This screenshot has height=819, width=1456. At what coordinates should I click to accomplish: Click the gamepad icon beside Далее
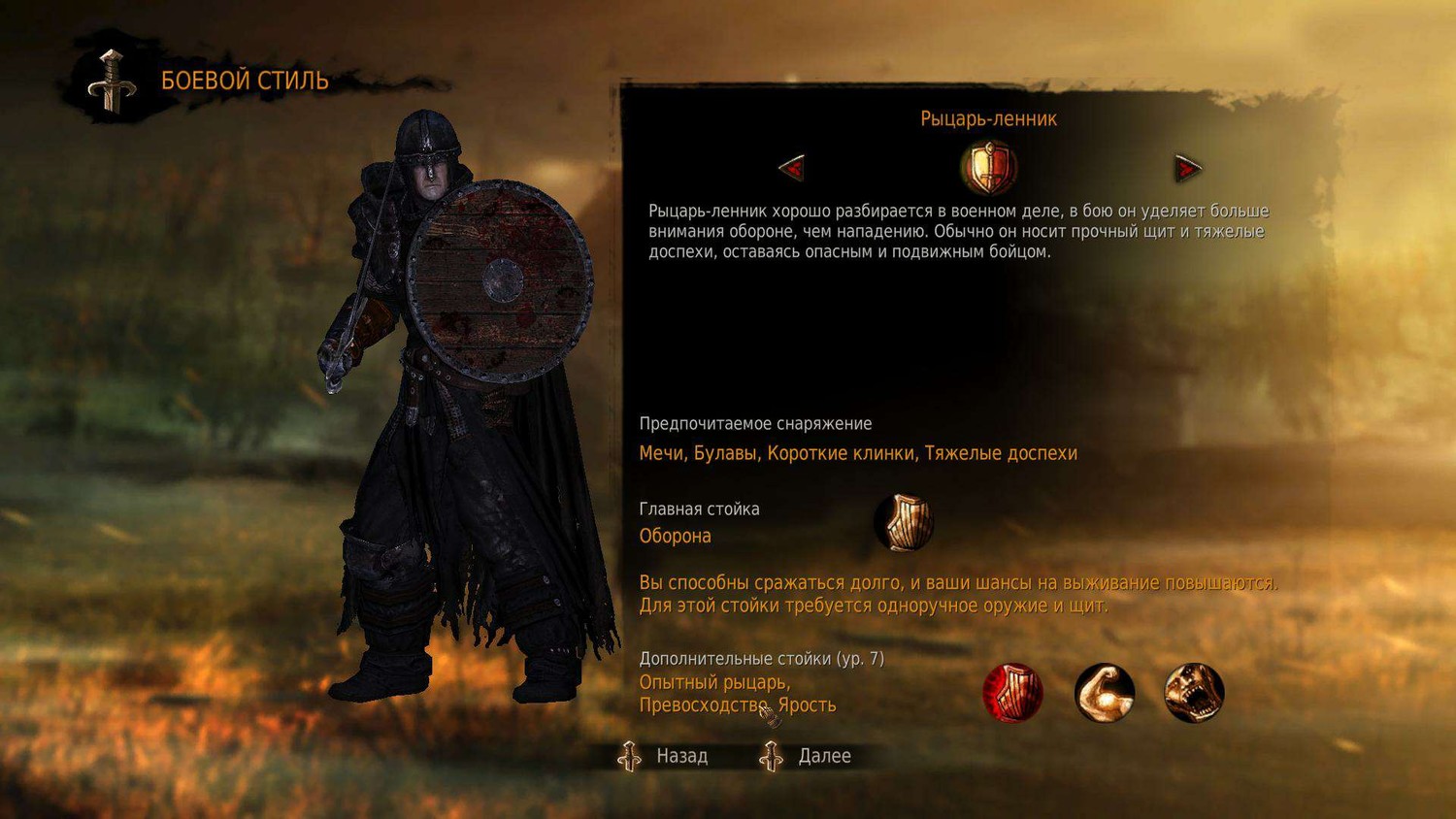[772, 757]
